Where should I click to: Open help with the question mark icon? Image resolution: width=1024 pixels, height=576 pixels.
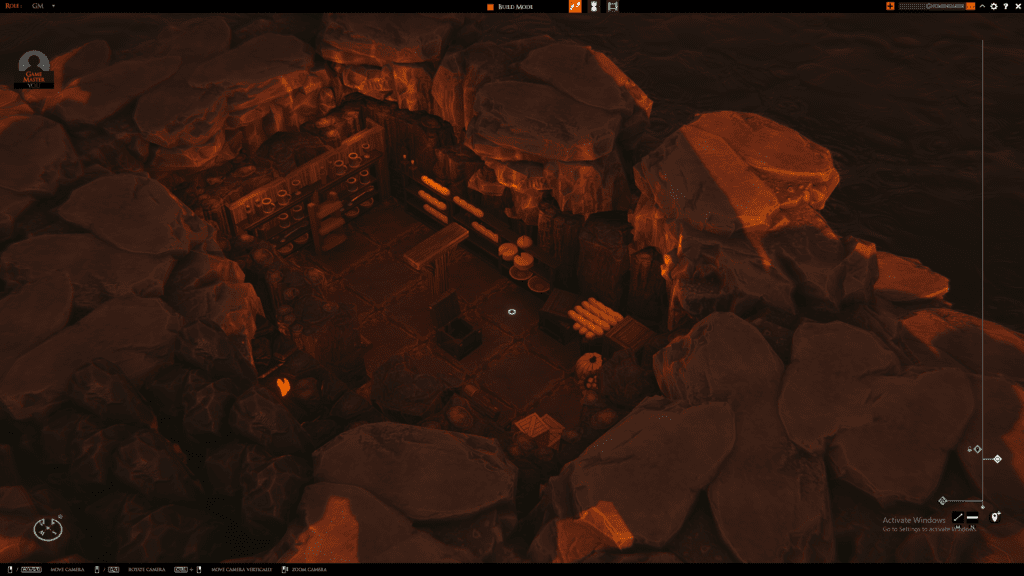(1005, 7)
